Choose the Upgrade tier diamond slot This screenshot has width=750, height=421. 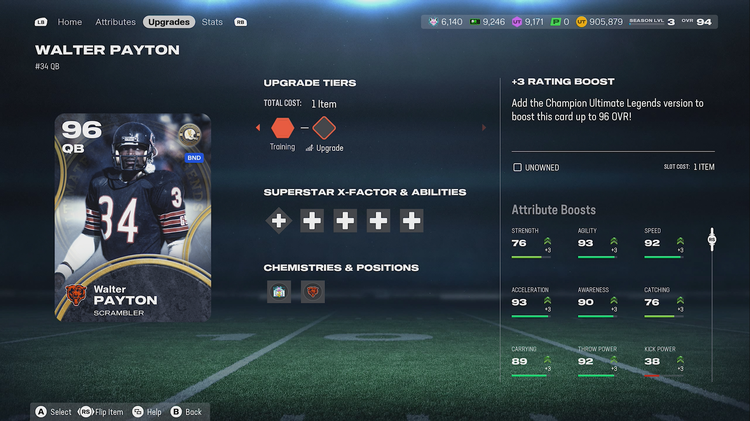coord(324,128)
